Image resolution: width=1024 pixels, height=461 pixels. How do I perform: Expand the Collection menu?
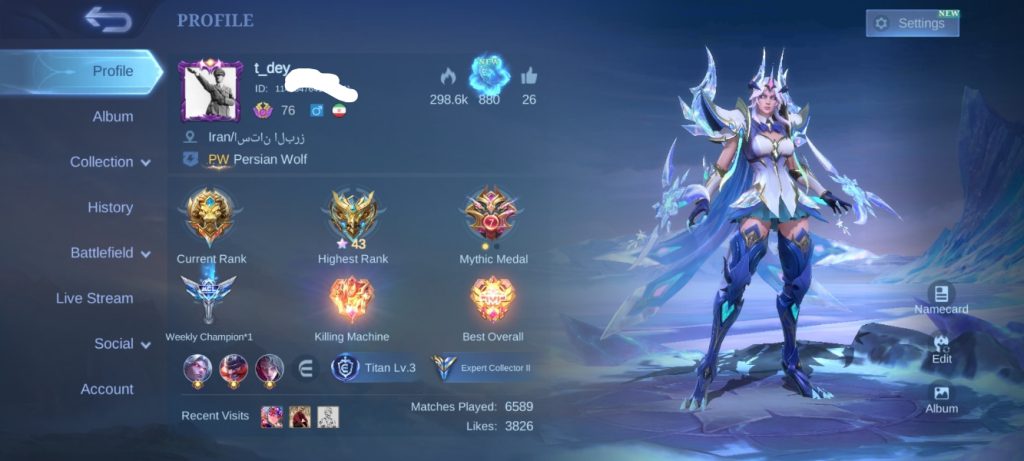point(110,162)
